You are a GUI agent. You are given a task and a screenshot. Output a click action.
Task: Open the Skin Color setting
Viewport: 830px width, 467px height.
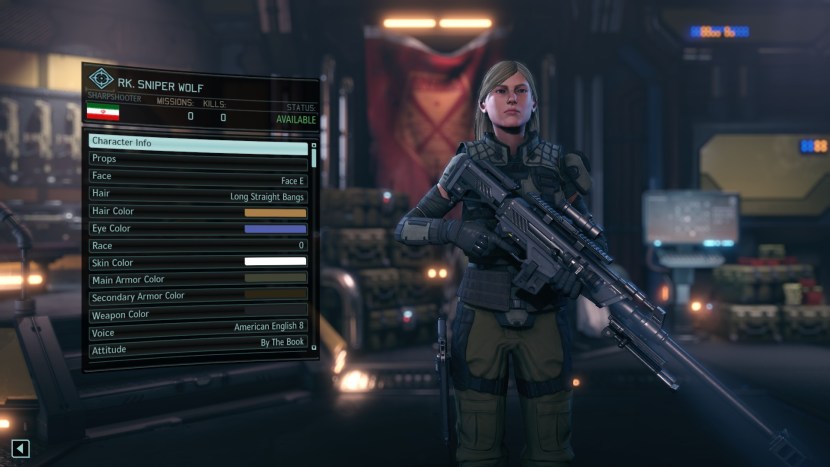[197, 262]
